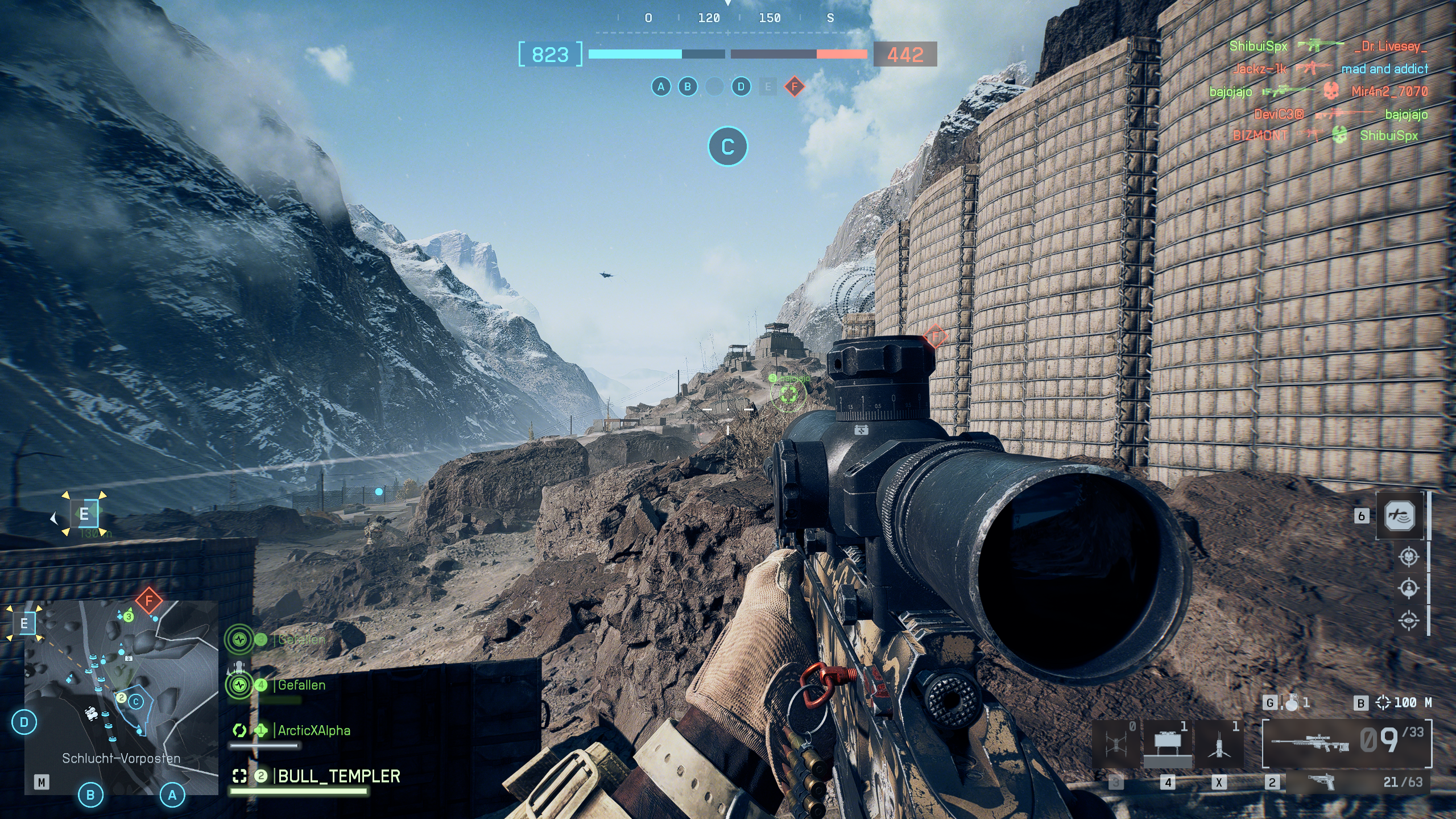The image size is (1456, 819).
Task: Click the D flag in the top objective row
Action: click(741, 87)
